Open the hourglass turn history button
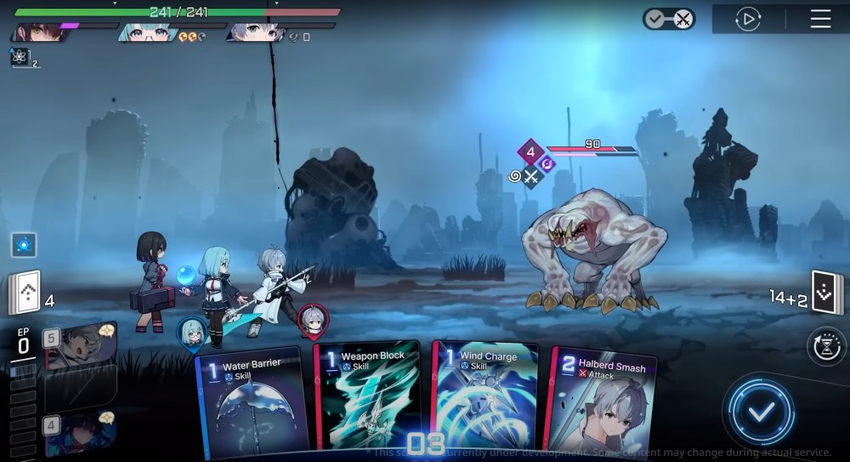The height and width of the screenshot is (462, 850). (825, 346)
